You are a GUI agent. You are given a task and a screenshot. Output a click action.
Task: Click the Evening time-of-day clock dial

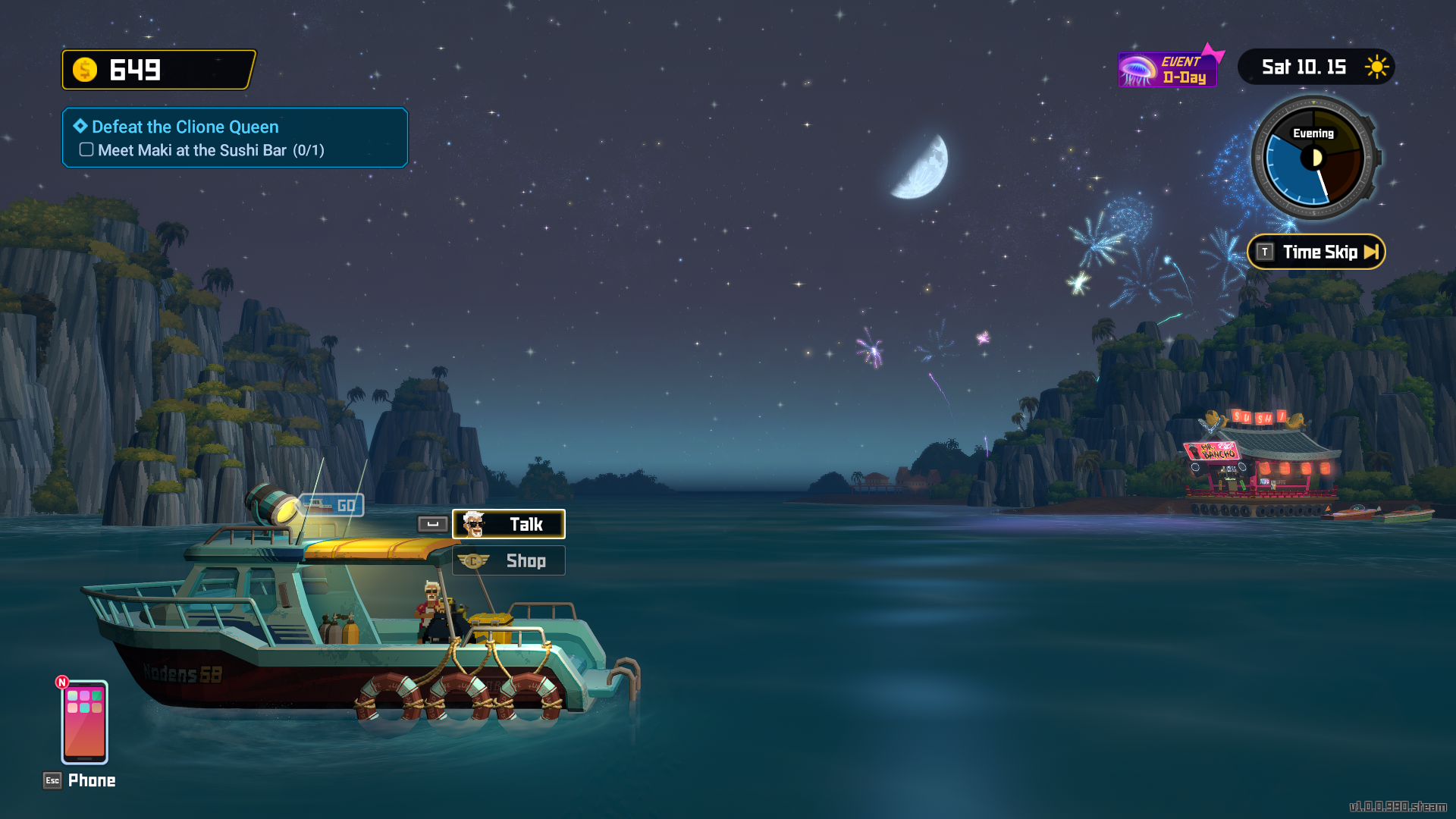tap(1314, 158)
